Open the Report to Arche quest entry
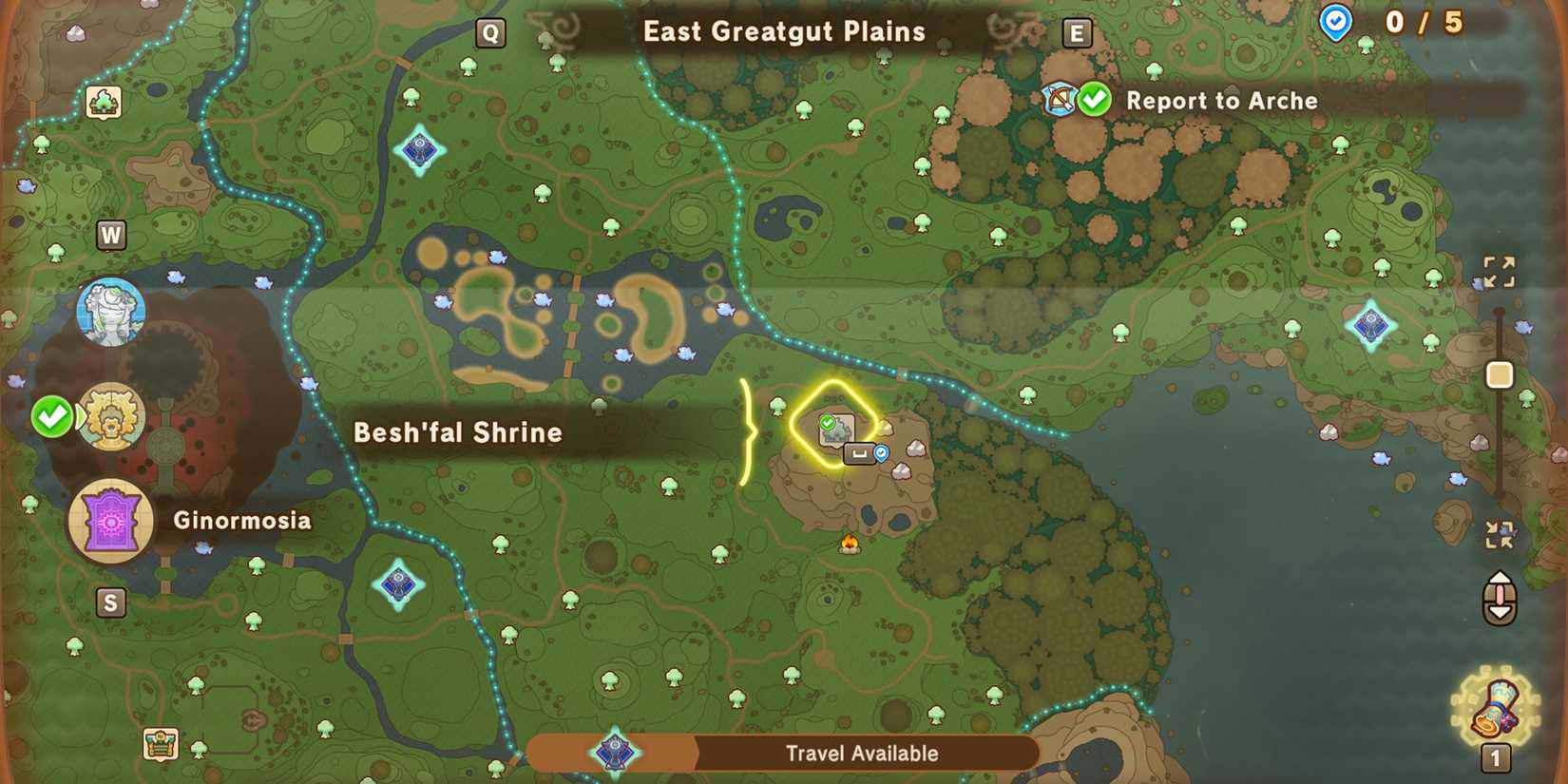The width and height of the screenshot is (1568, 784). [1222, 101]
